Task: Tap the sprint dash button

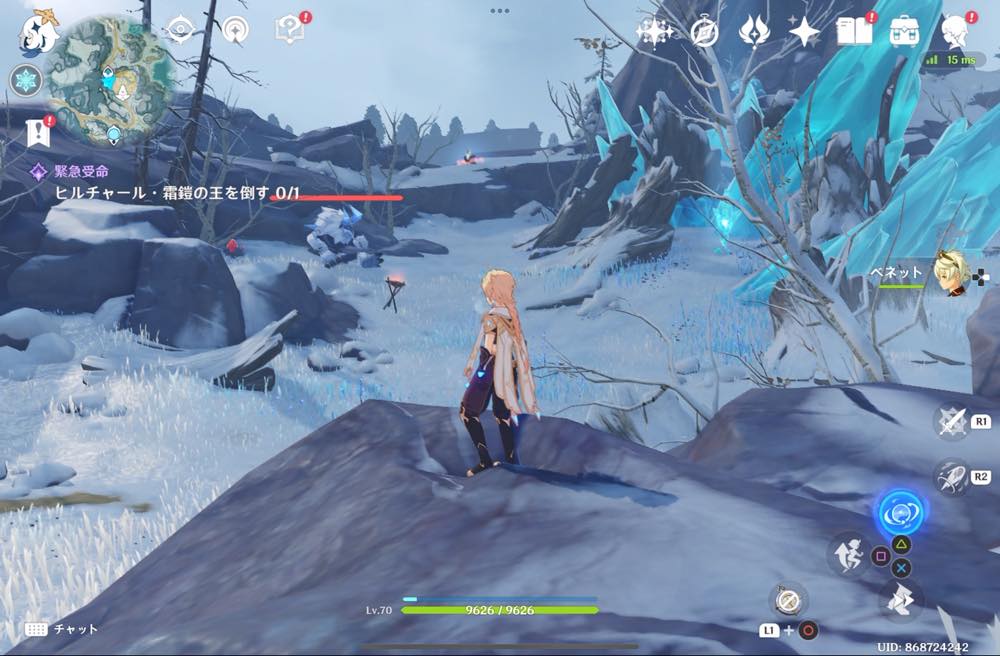Action: point(849,554)
